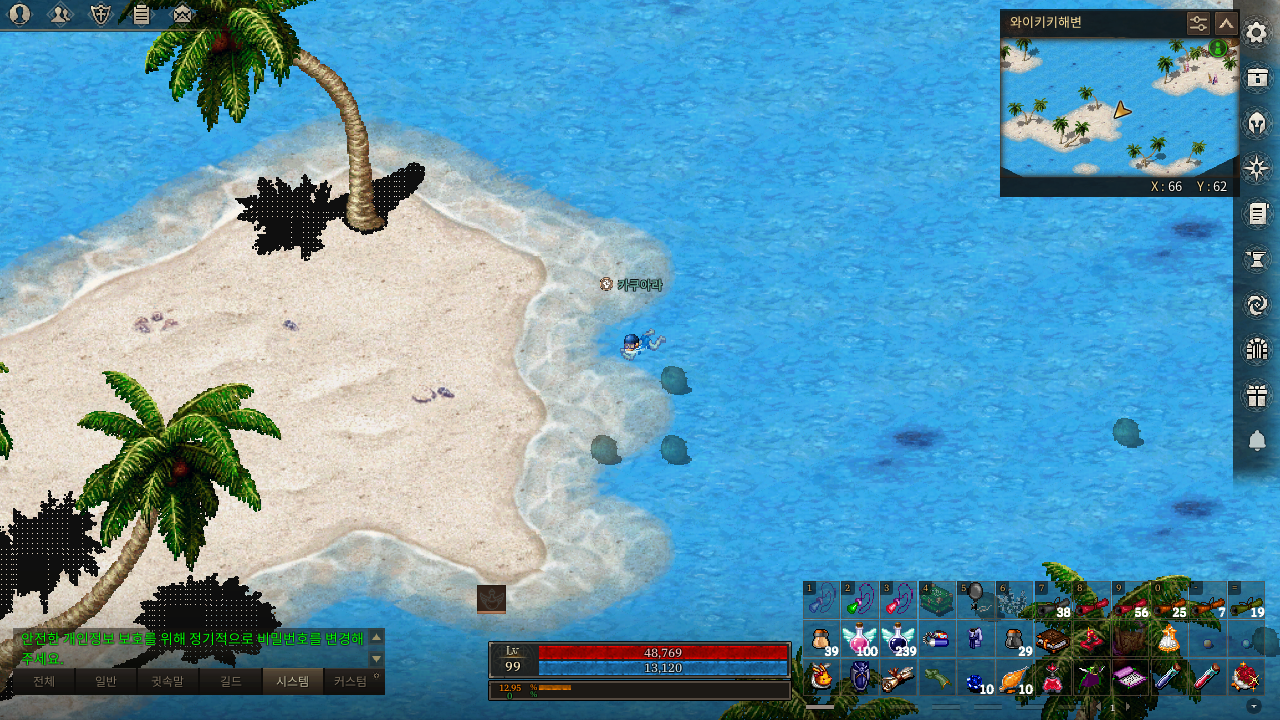
Task: Open the party members icon
Action: [60, 14]
